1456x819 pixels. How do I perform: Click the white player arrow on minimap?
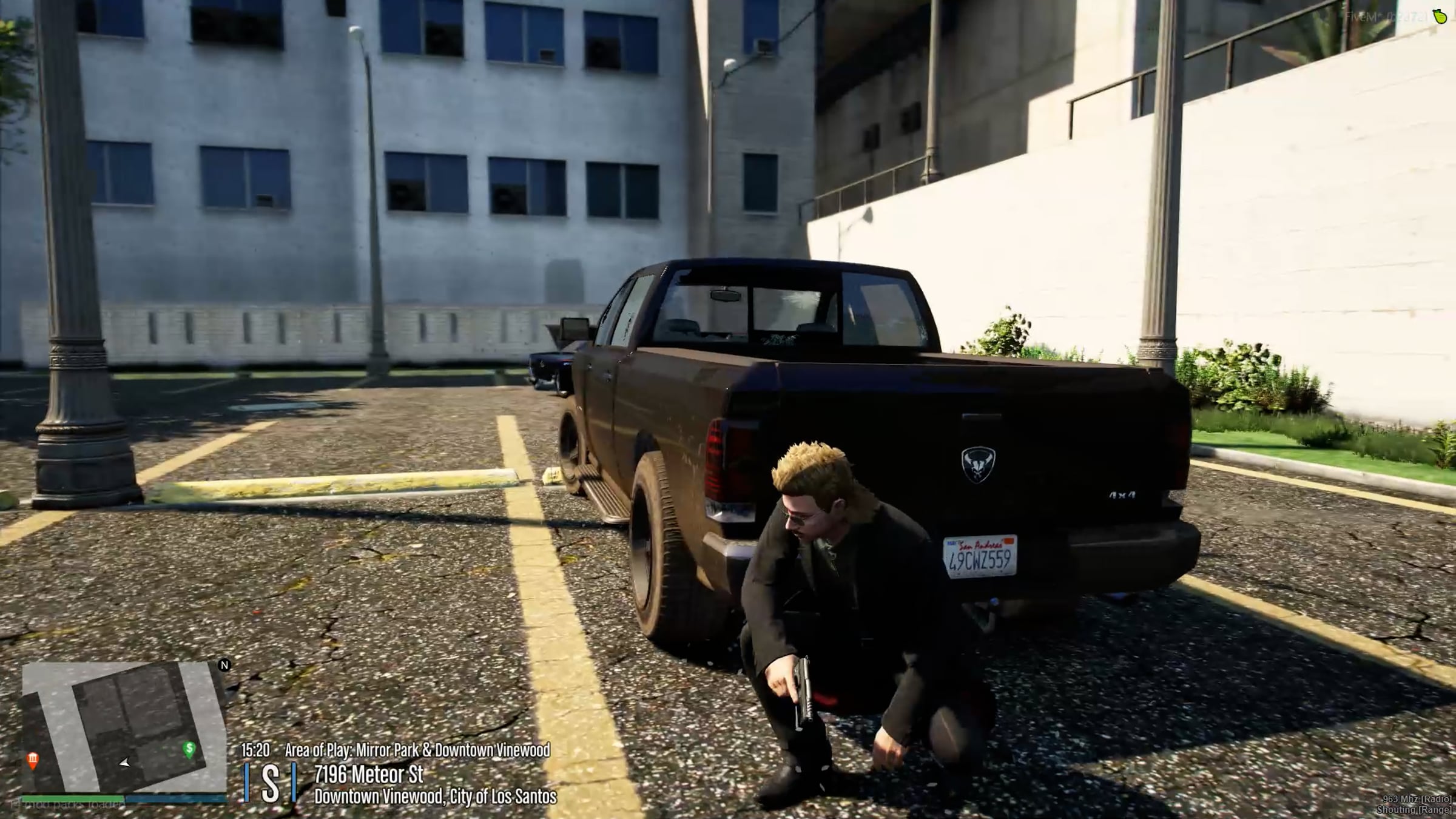coord(125,763)
